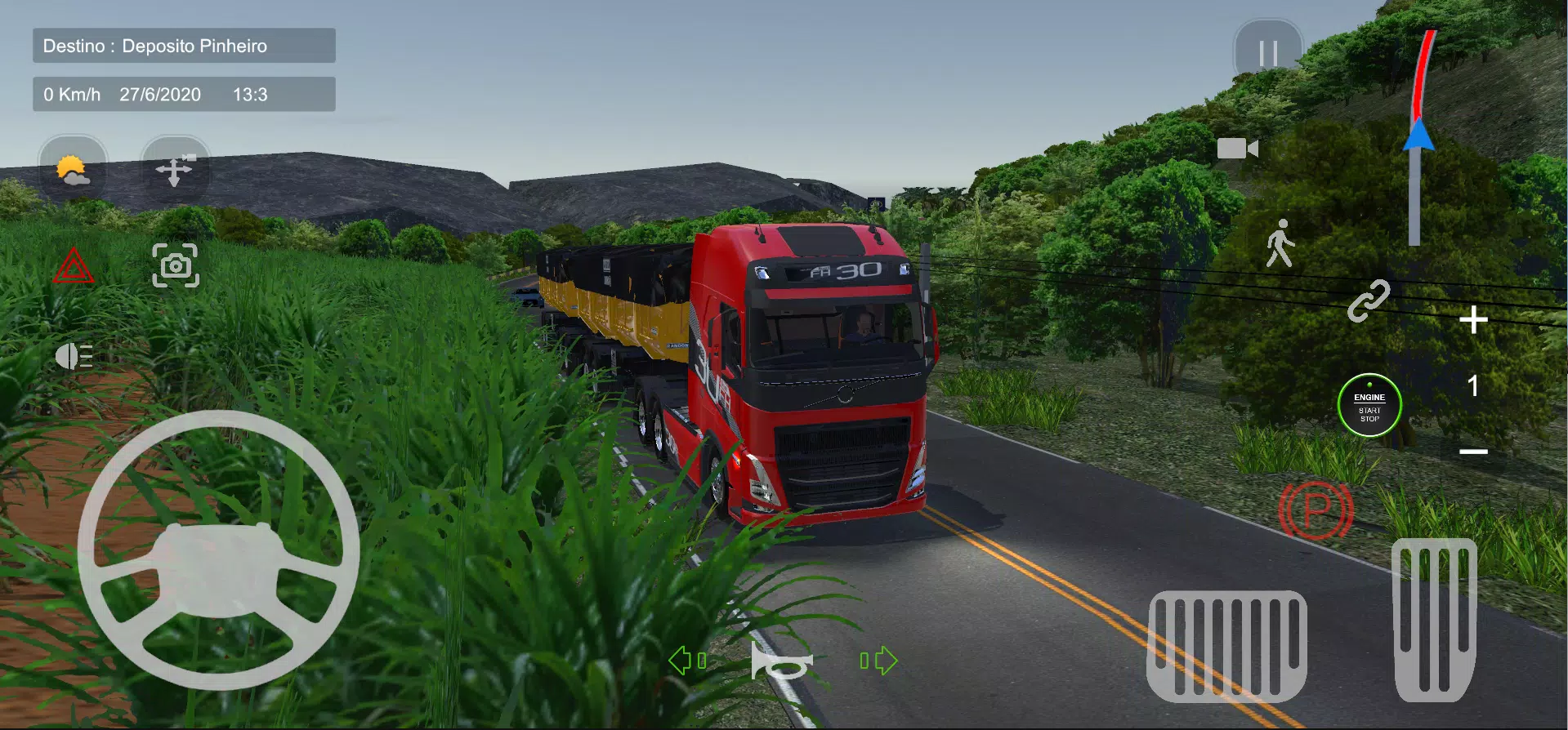Viewport: 1568px width, 730px height.
Task: Sound the horn
Action: pos(782,663)
